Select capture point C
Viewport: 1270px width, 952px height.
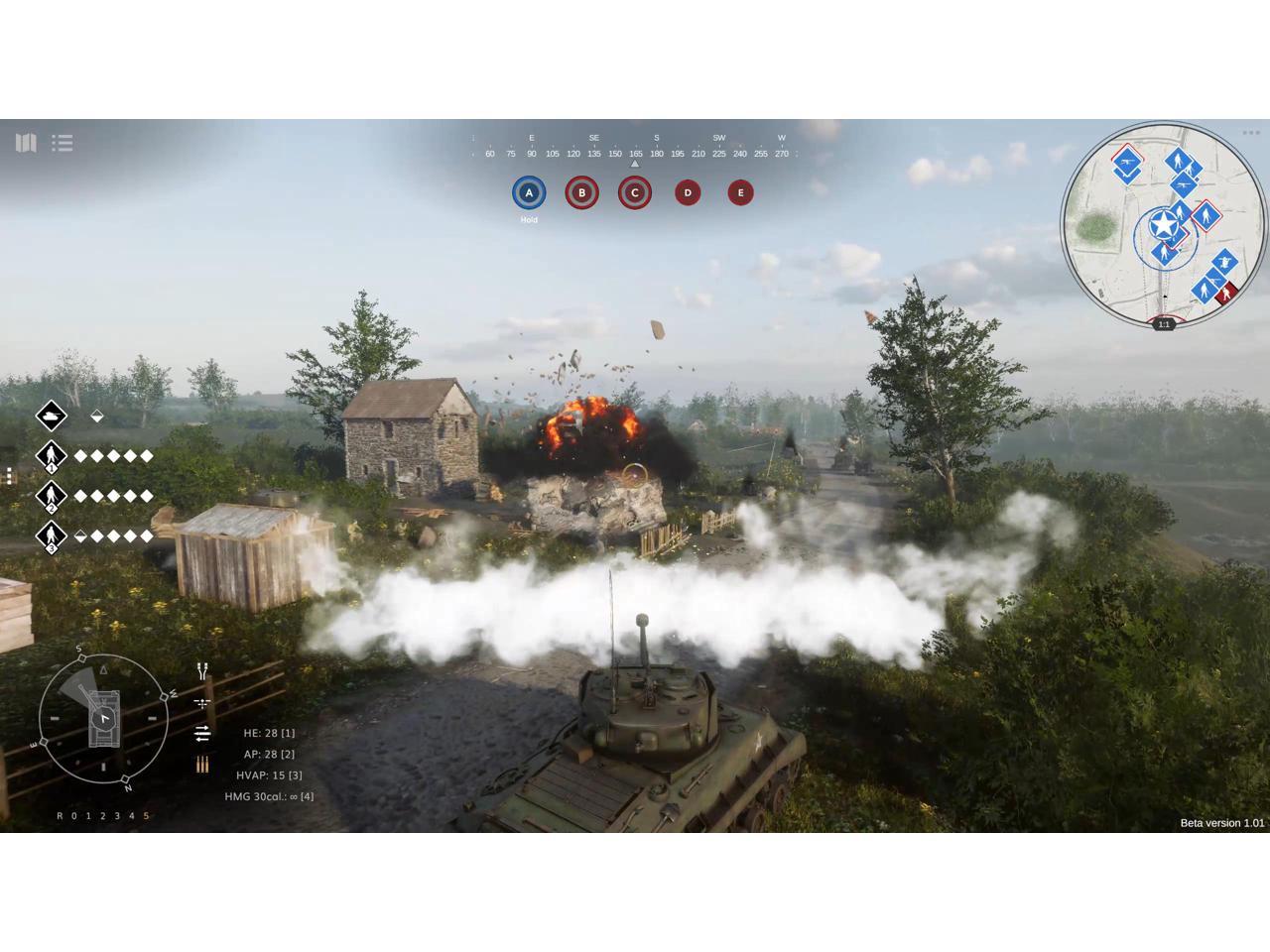point(635,192)
